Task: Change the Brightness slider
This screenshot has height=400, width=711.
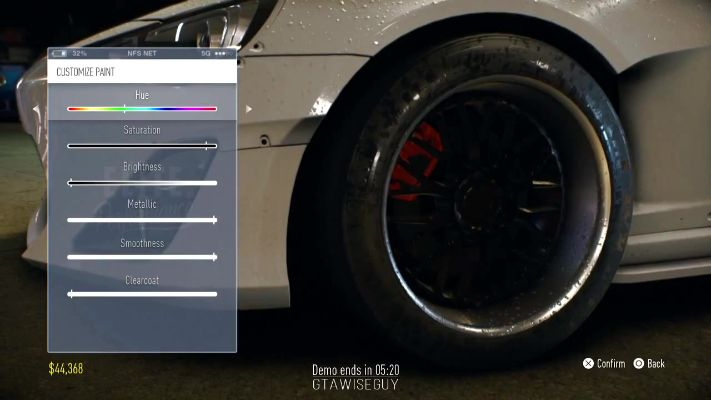Action: [142, 183]
